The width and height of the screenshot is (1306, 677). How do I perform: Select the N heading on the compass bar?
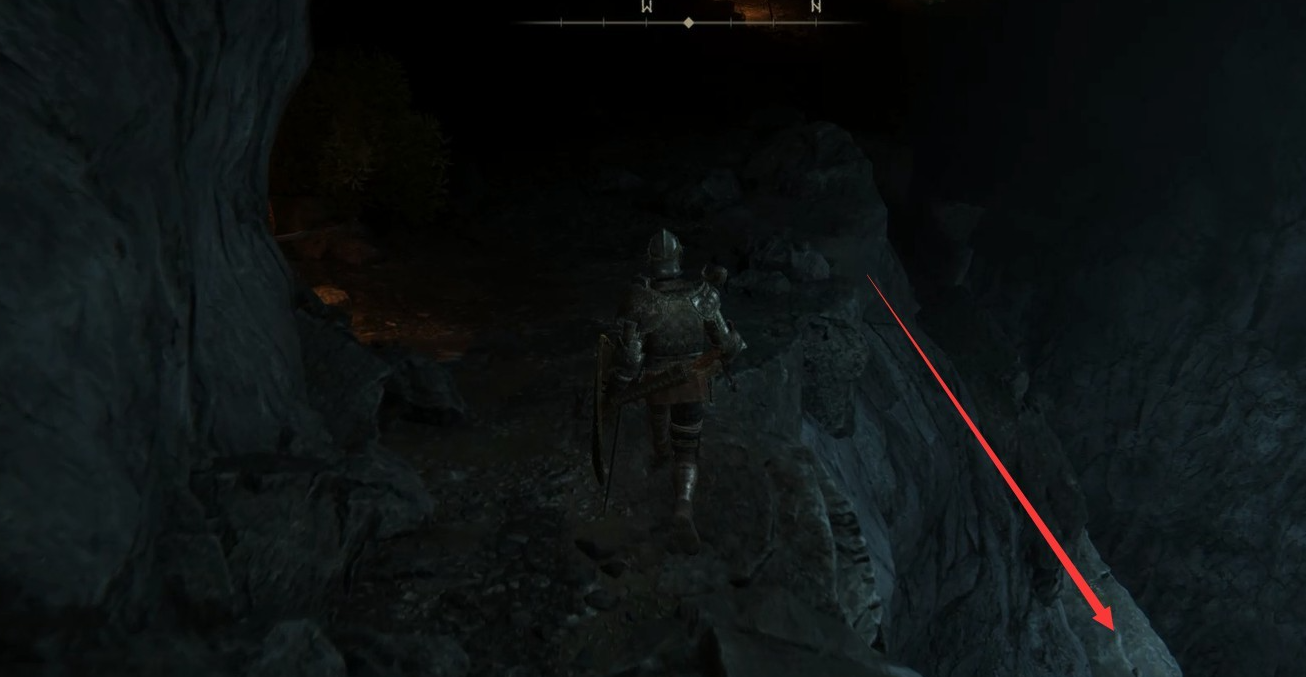pyautogui.click(x=816, y=6)
